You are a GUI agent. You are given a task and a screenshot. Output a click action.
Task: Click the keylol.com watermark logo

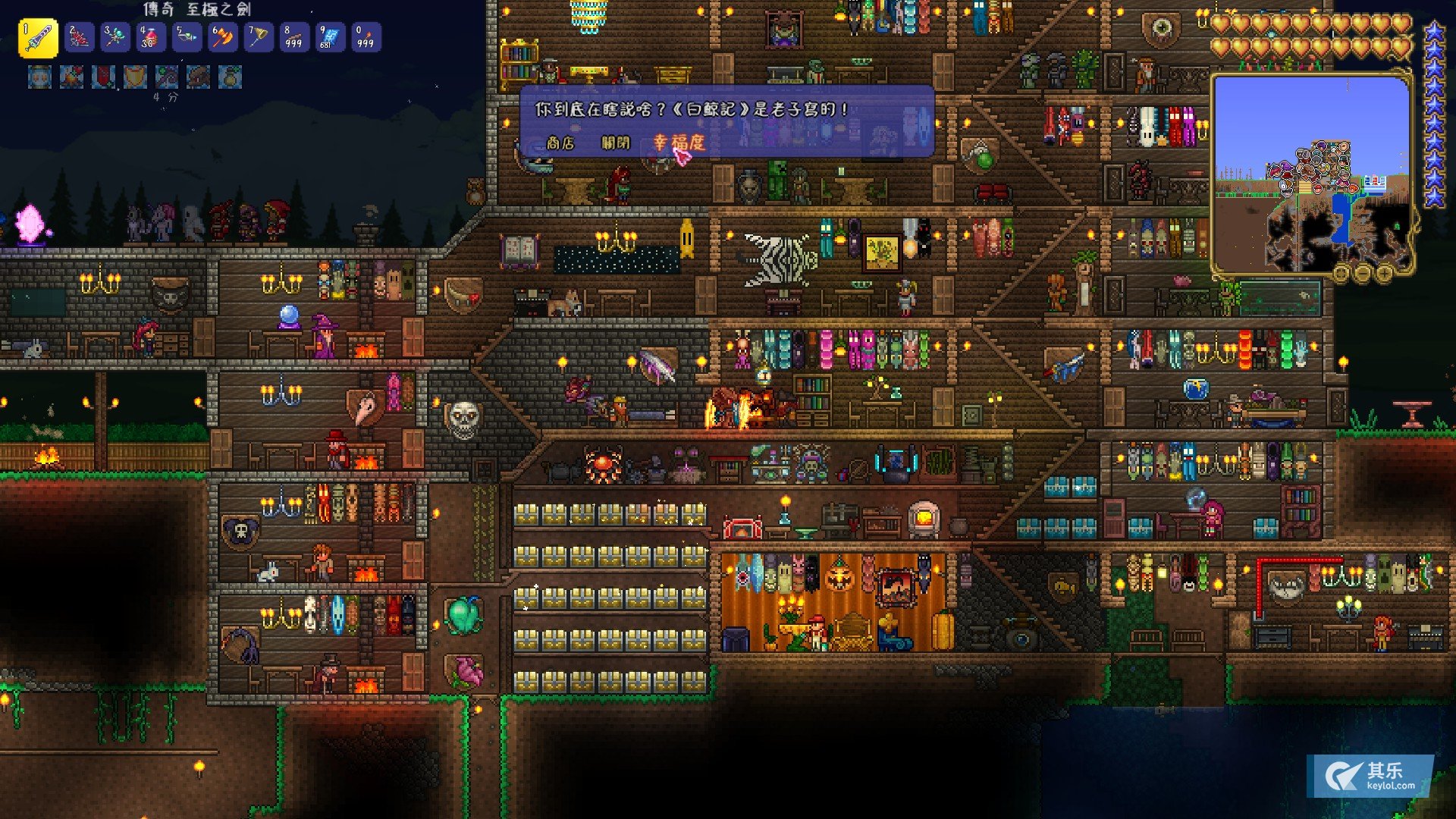[x=1370, y=776]
